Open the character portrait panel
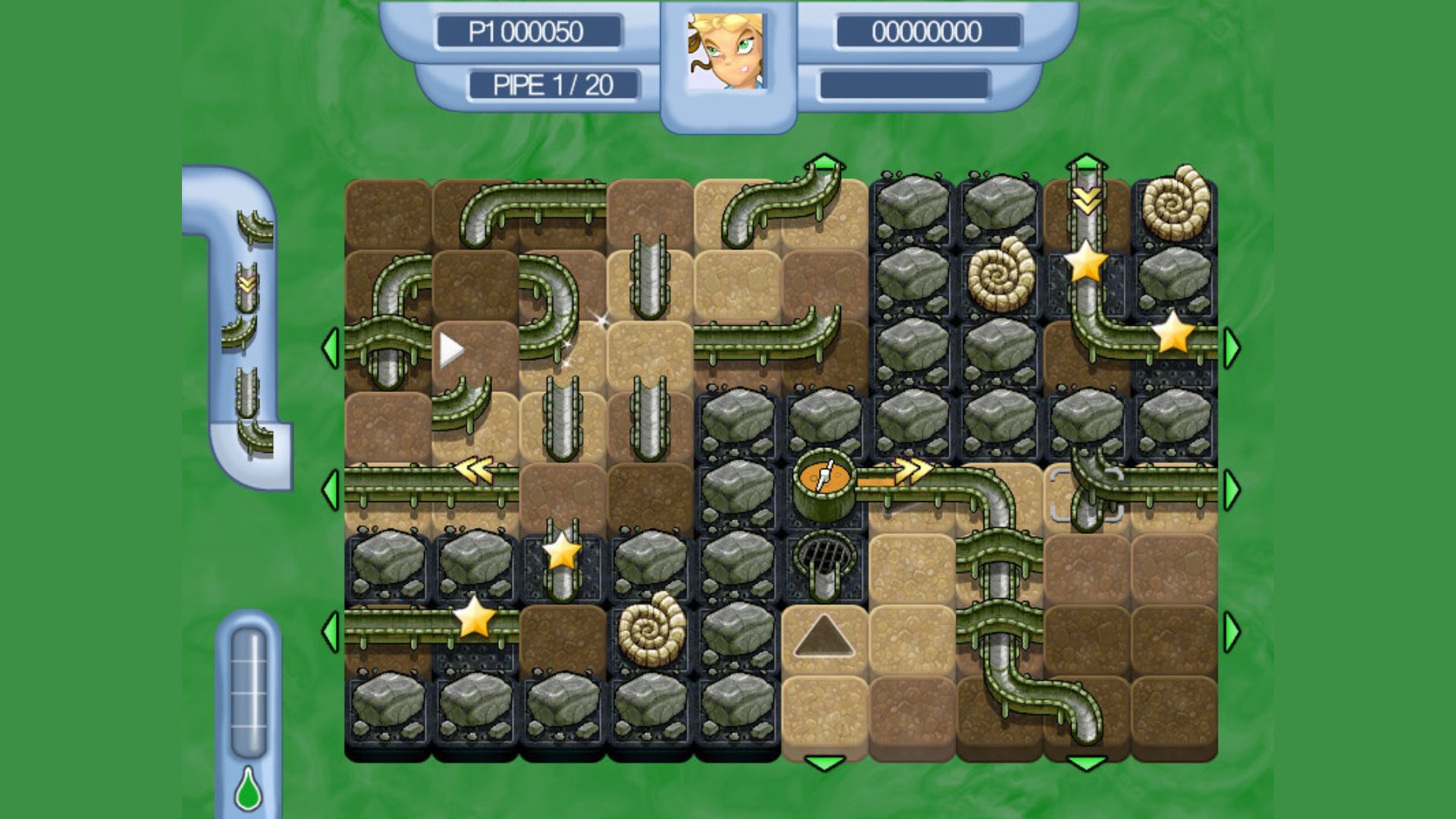Viewport: 1456px width, 819px height. tap(726, 52)
